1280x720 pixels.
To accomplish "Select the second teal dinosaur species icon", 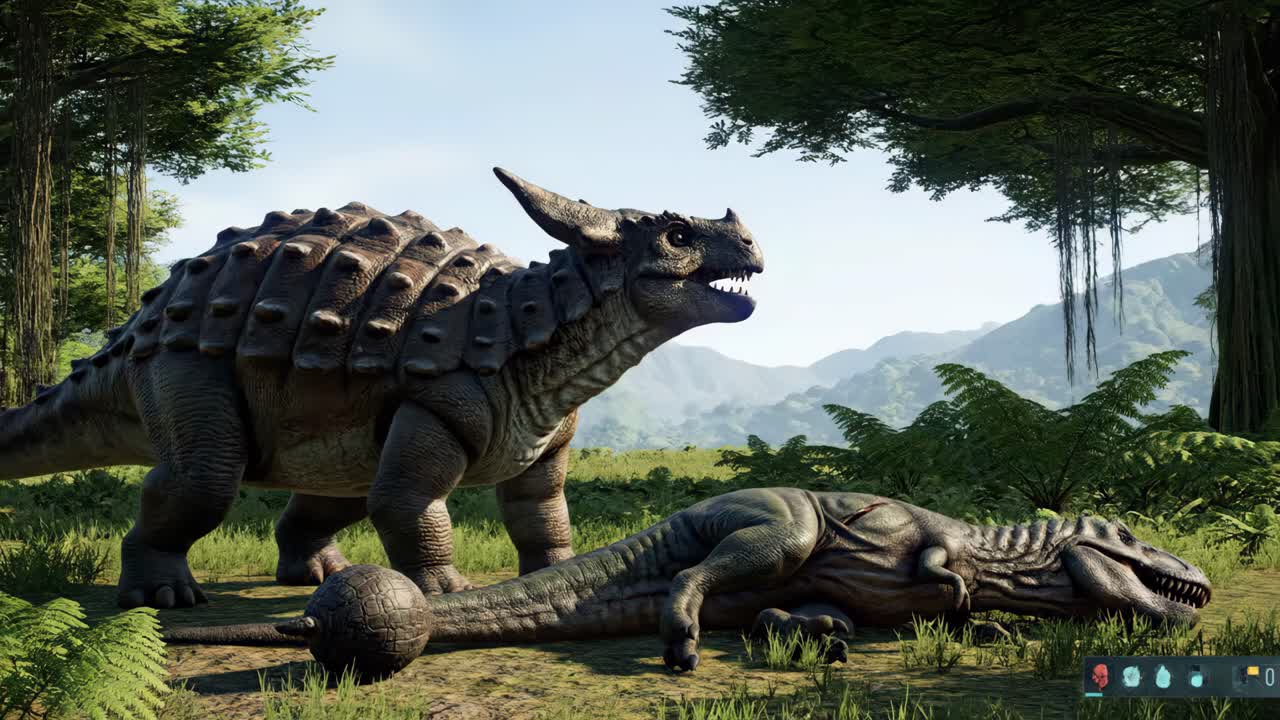I will point(1163,674).
